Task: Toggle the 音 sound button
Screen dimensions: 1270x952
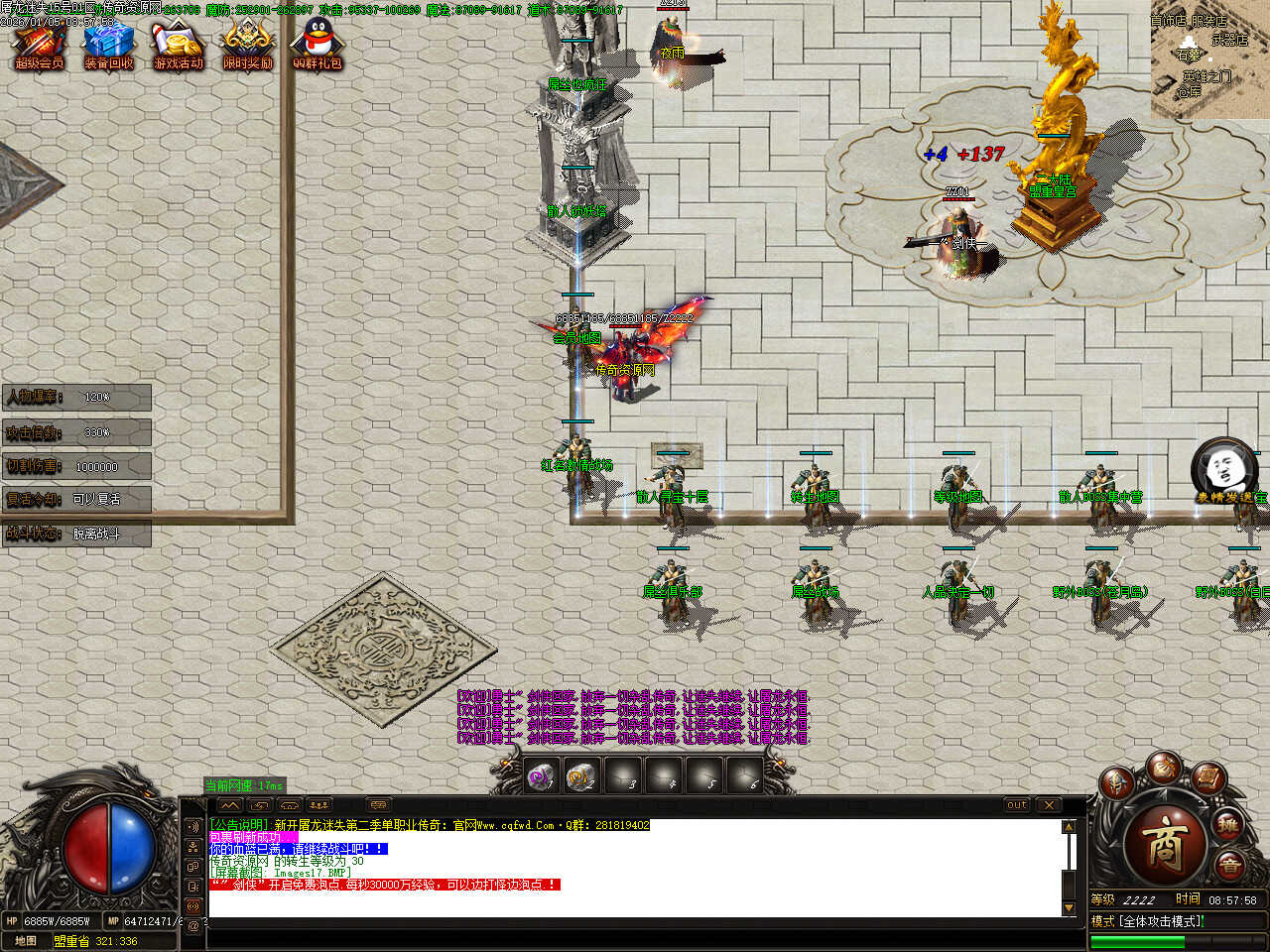Action: click(1230, 866)
